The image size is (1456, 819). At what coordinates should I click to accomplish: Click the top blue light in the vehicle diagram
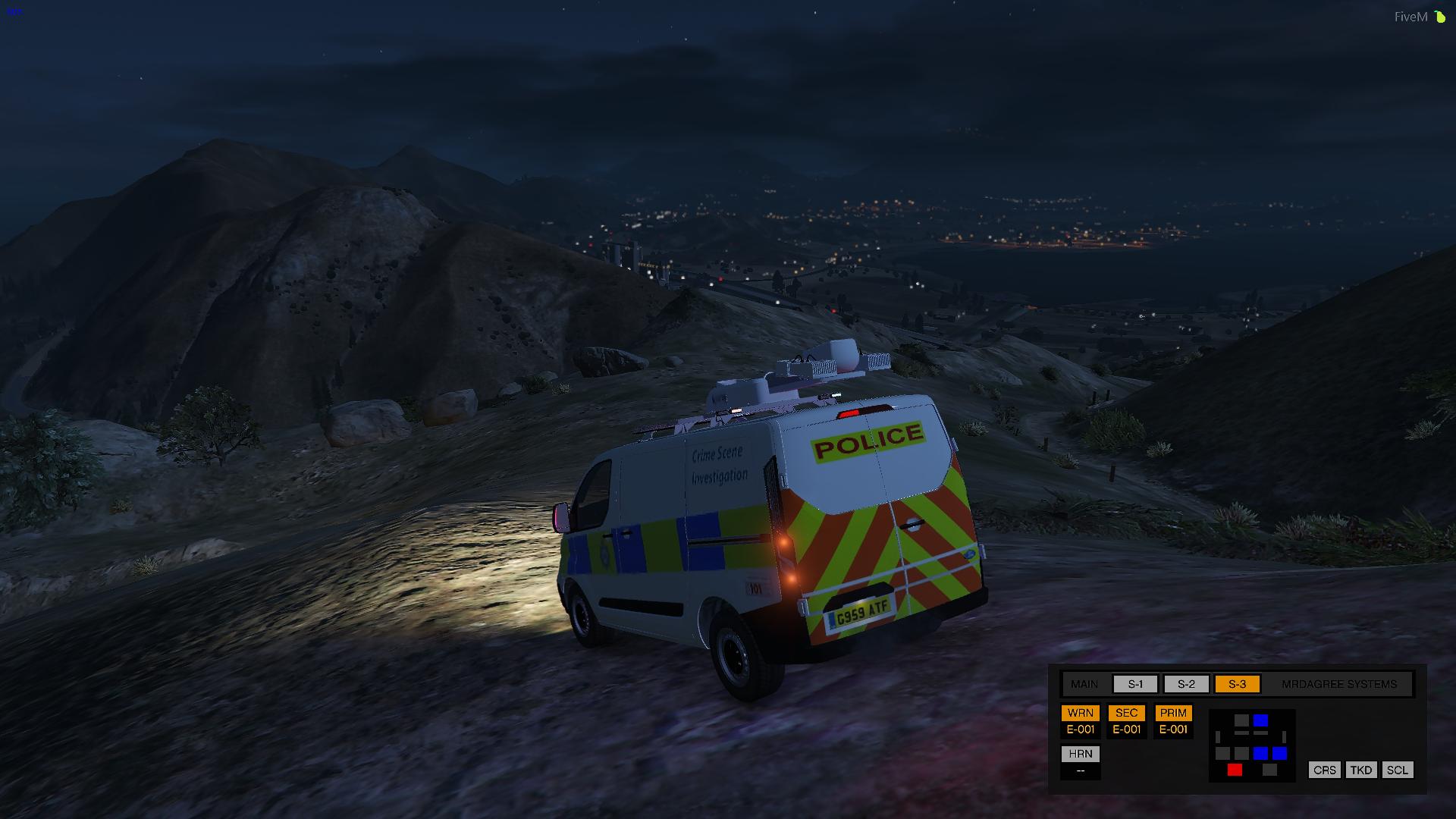pos(1261,720)
